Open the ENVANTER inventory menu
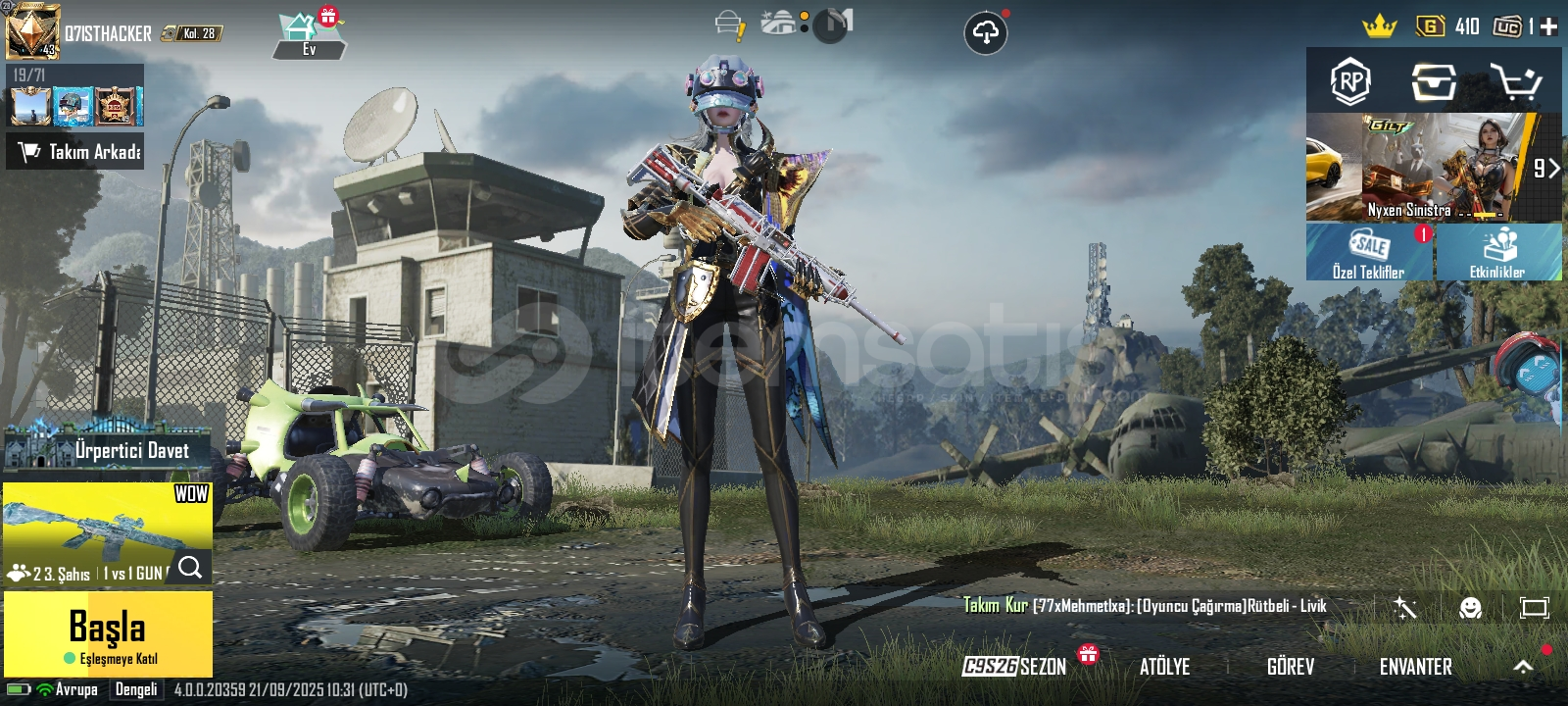The height and width of the screenshot is (706, 1568). (1415, 667)
